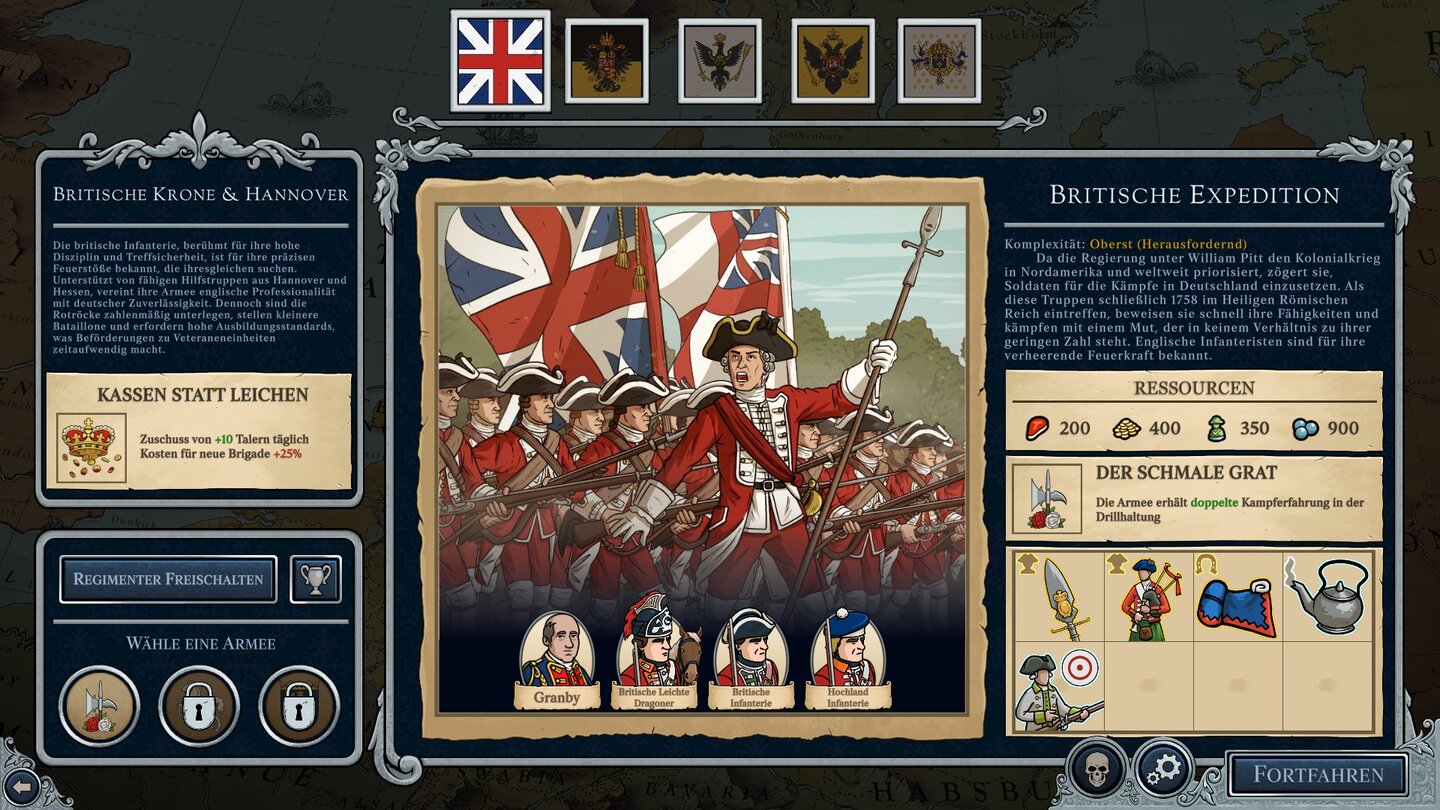The height and width of the screenshot is (810, 1440).
Task: Open the trophy achievements panel
Action: pyautogui.click(x=314, y=579)
